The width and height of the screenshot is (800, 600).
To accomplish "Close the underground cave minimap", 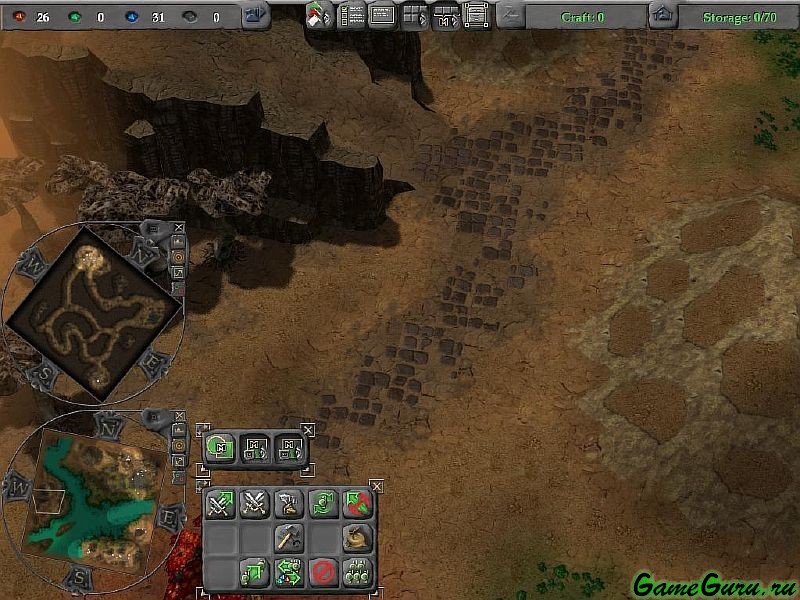I will (179, 226).
